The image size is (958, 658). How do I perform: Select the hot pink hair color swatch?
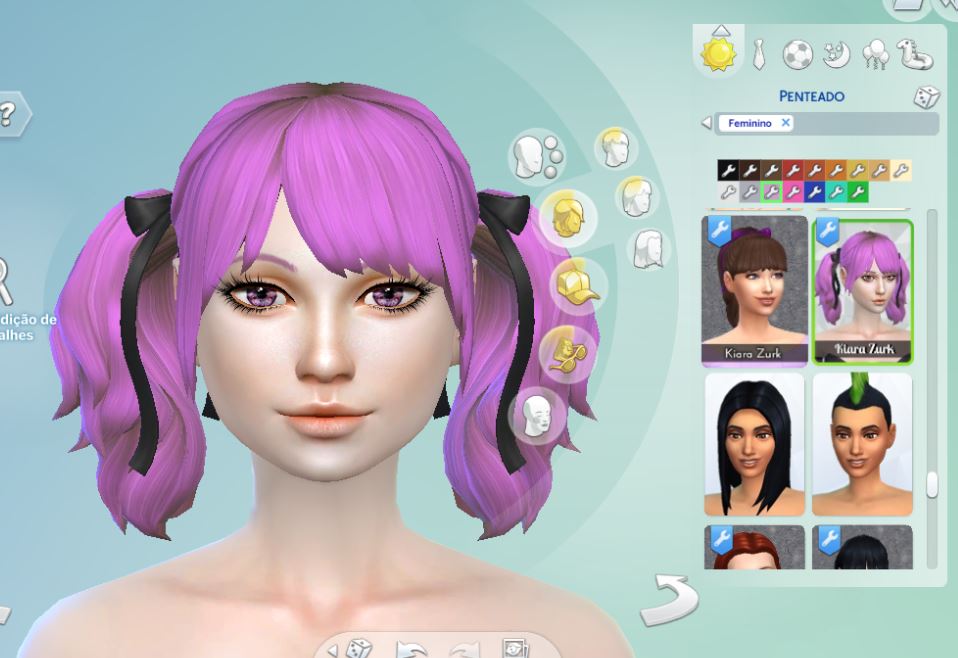(792, 191)
